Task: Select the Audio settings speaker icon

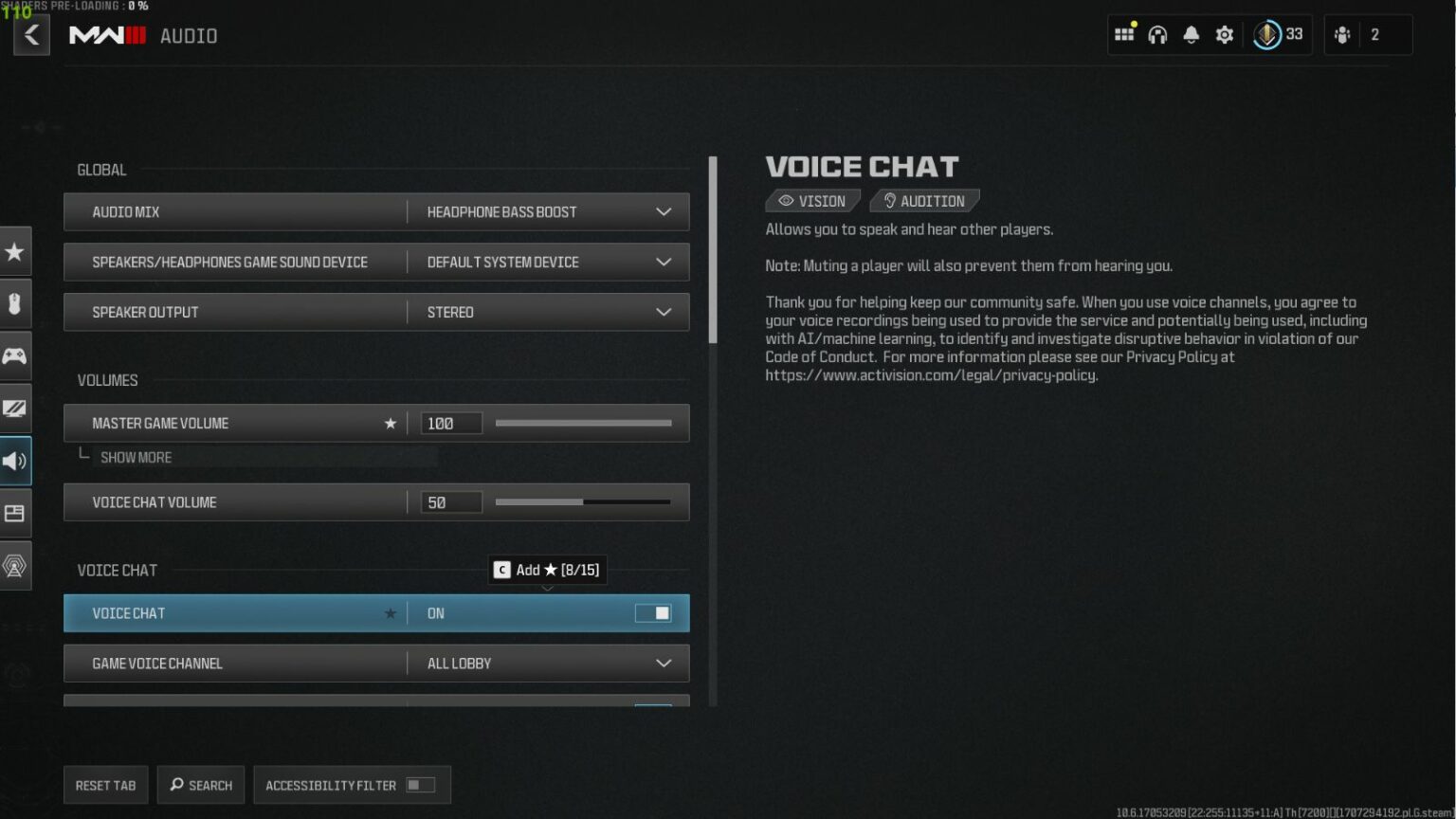Action: (x=14, y=461)
